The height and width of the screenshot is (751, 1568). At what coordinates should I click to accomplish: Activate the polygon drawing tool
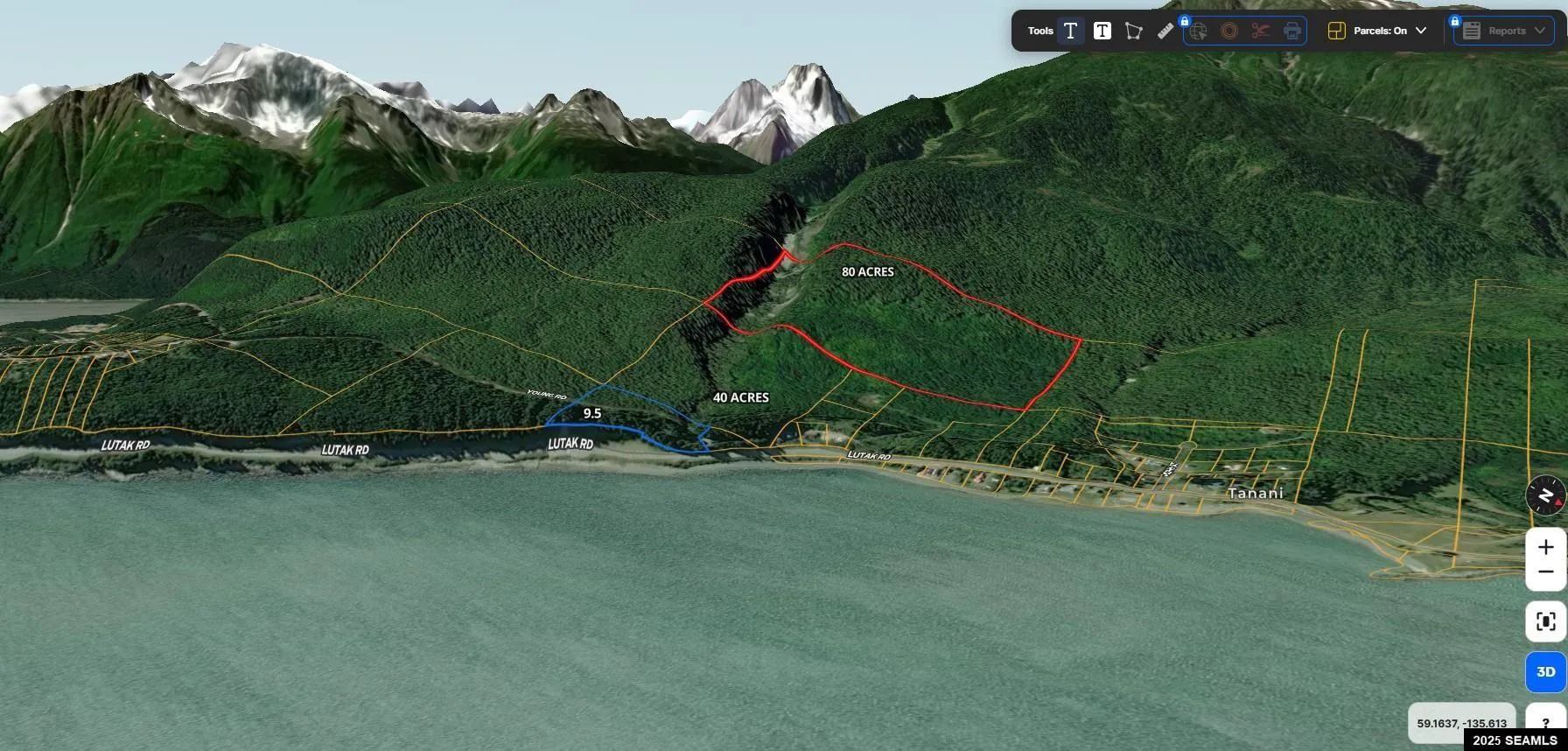1134,31
